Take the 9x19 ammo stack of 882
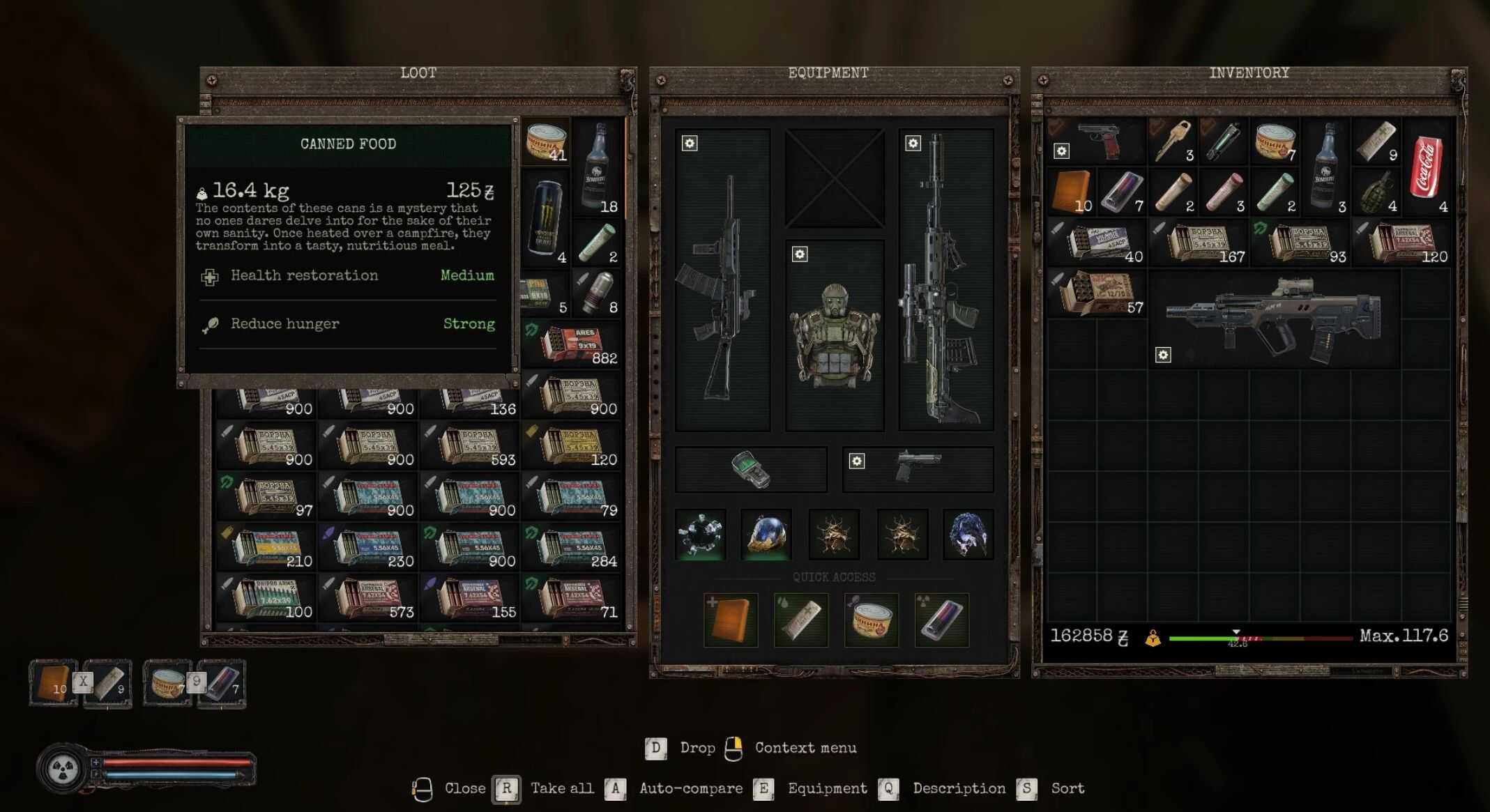 [572, 345]
